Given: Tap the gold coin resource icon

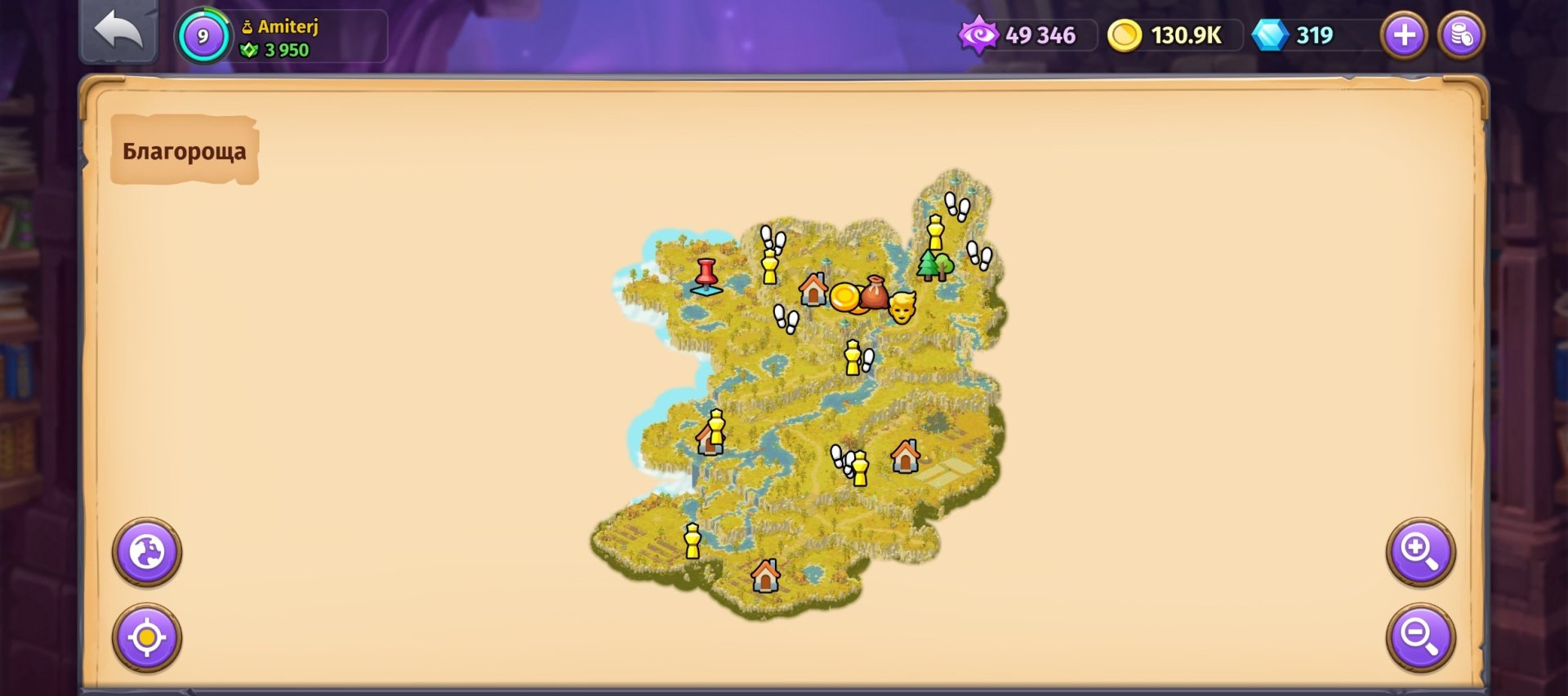Looking at the screenshot, I should (1125, 35).
